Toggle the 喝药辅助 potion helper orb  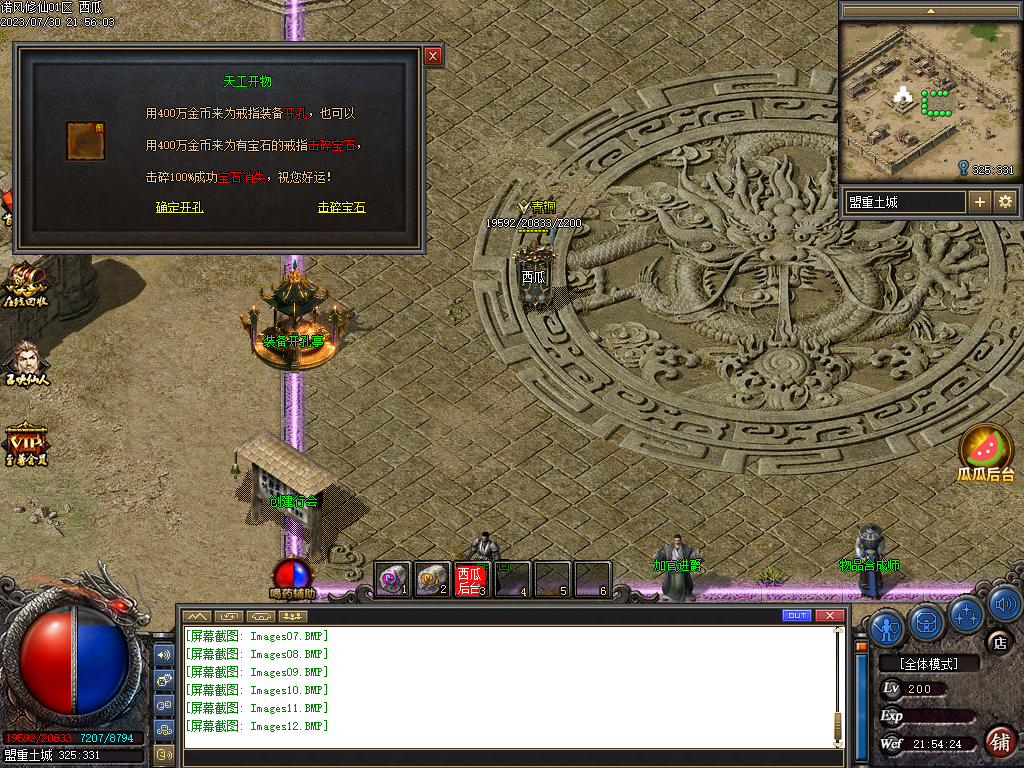(292, 574)
